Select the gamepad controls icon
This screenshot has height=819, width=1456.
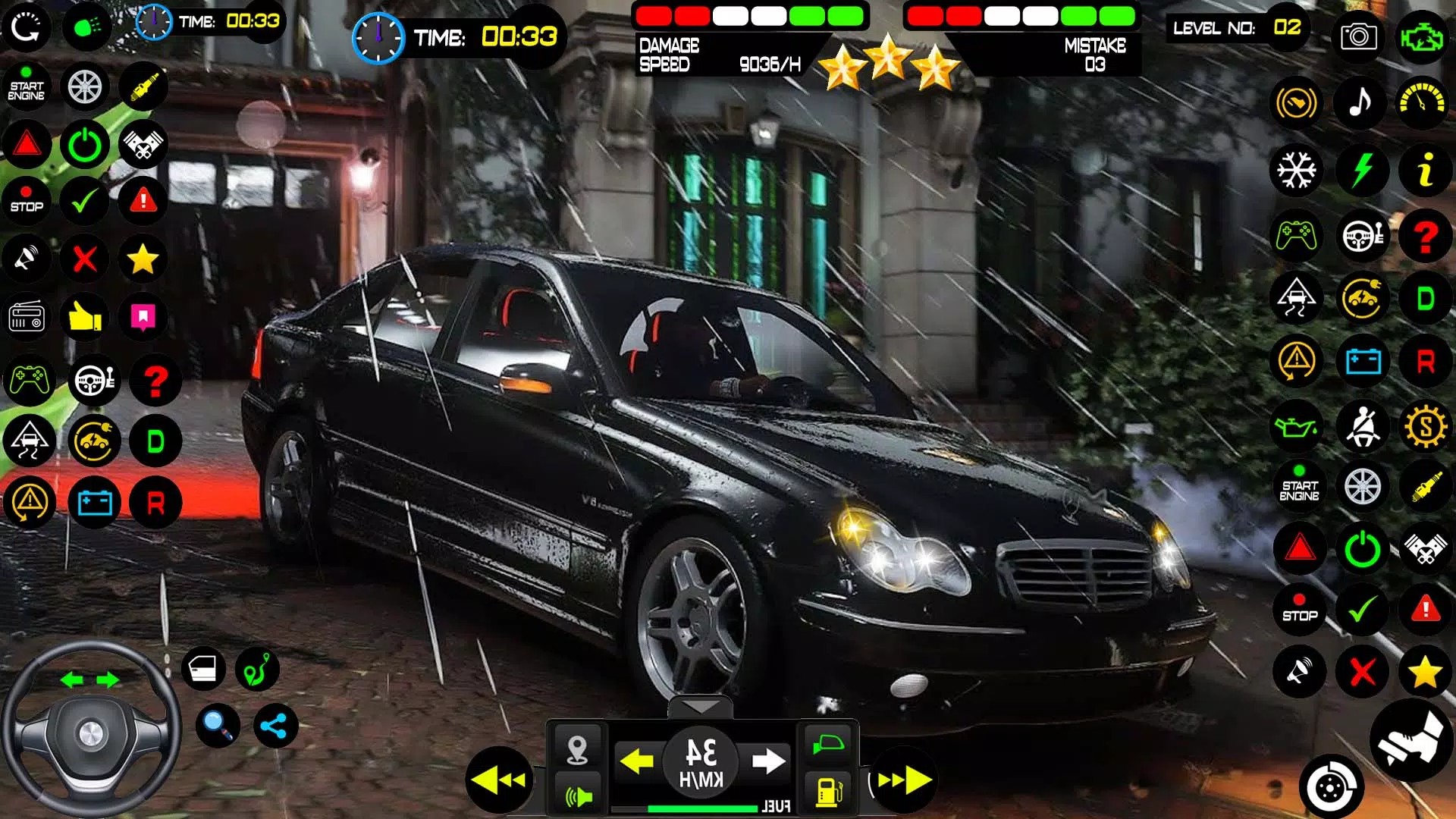pyautogui.click(x=1298, y=237)
